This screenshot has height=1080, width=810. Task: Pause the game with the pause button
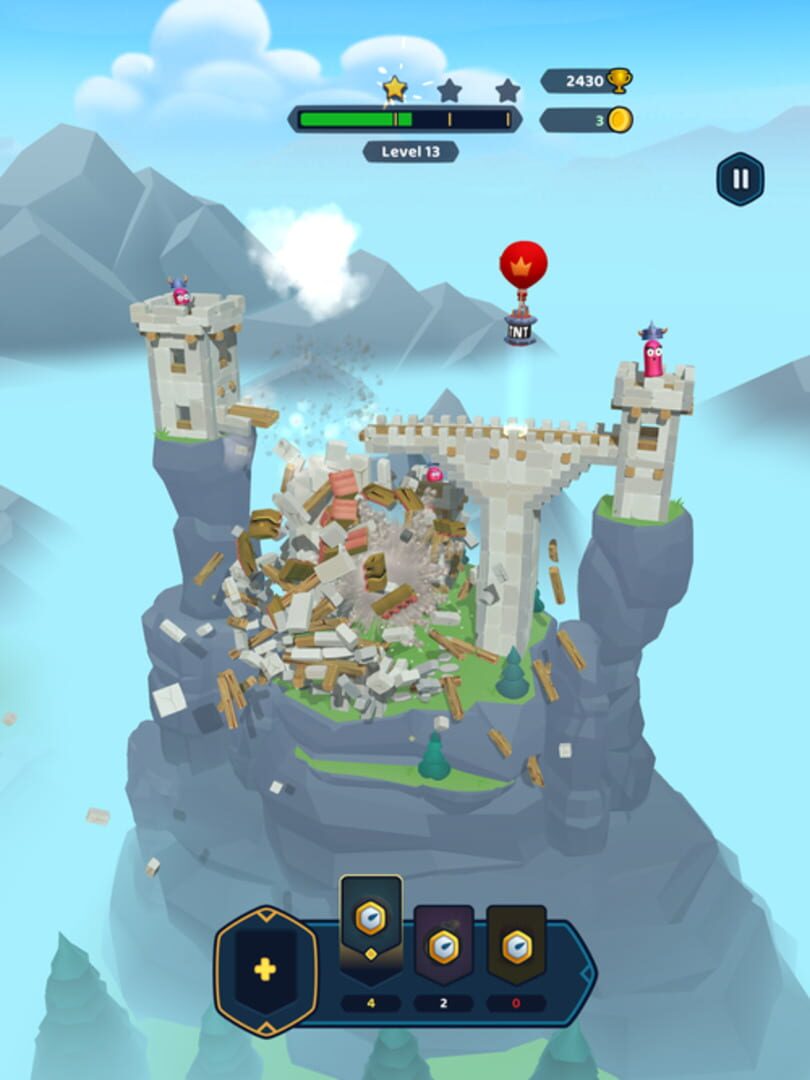click(x=740, y=179)
